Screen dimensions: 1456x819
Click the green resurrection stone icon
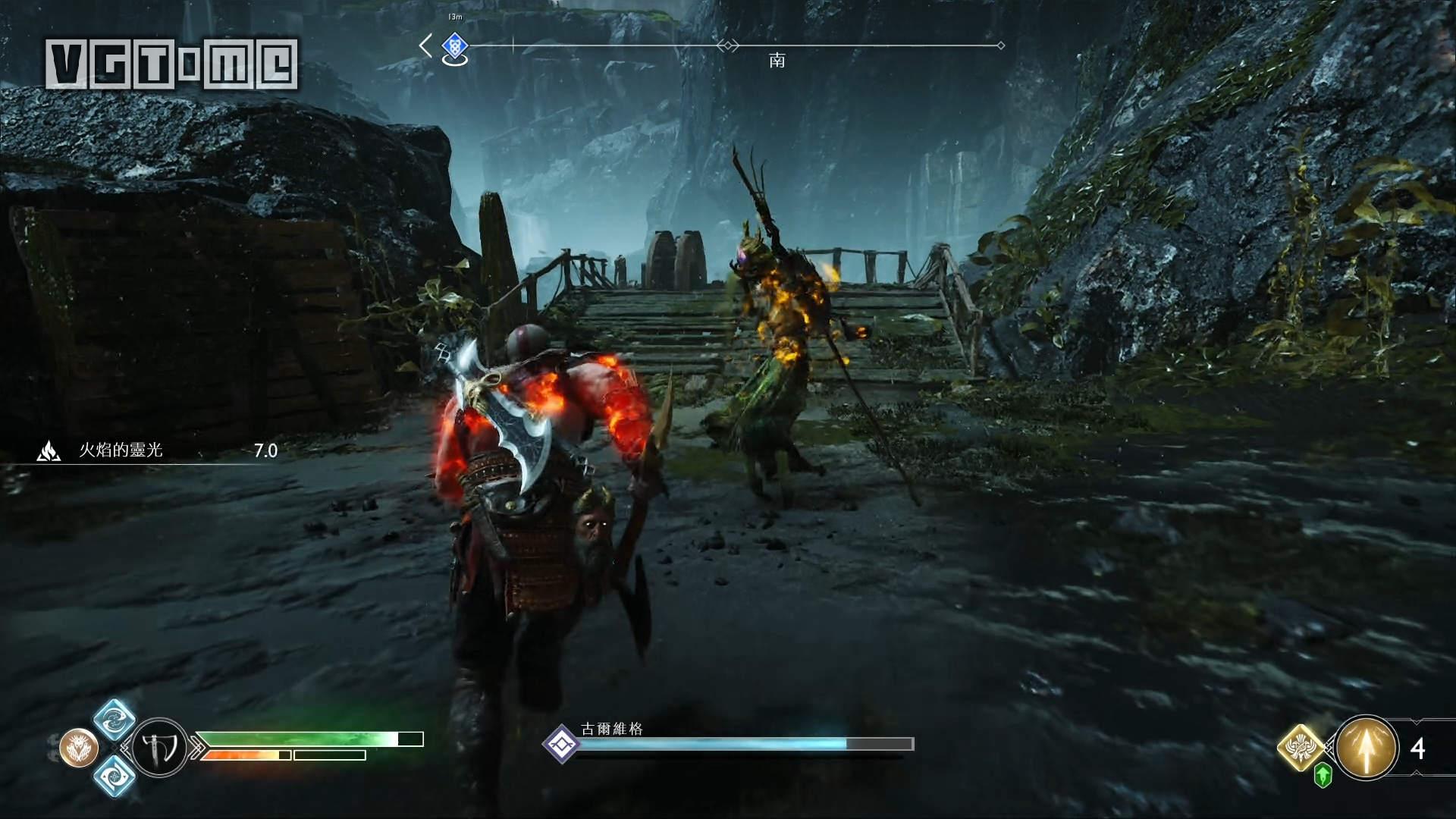pyautogui.click(x=1323, y=776)
